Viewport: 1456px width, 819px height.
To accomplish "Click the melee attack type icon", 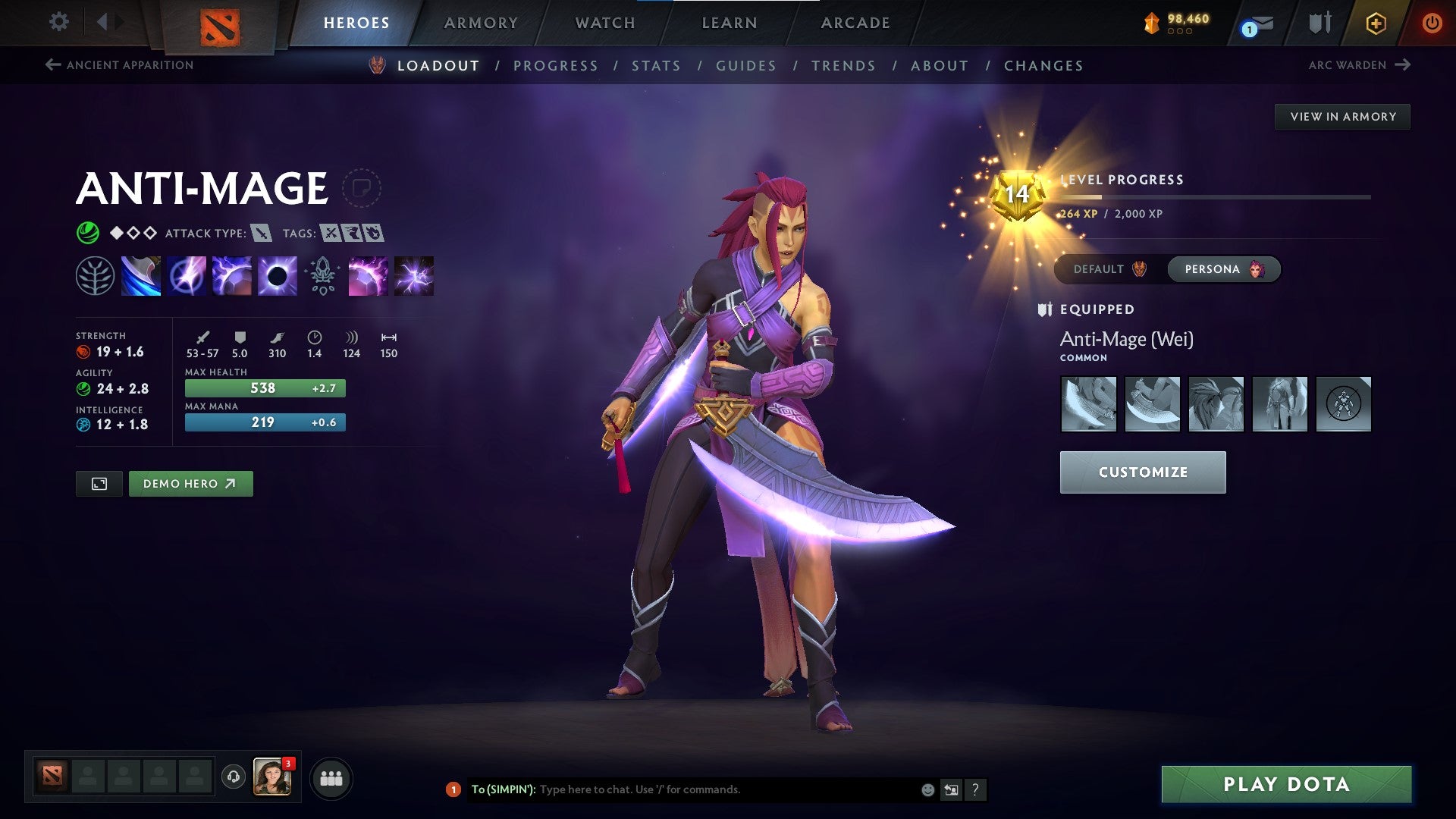I will pos(259,234).
